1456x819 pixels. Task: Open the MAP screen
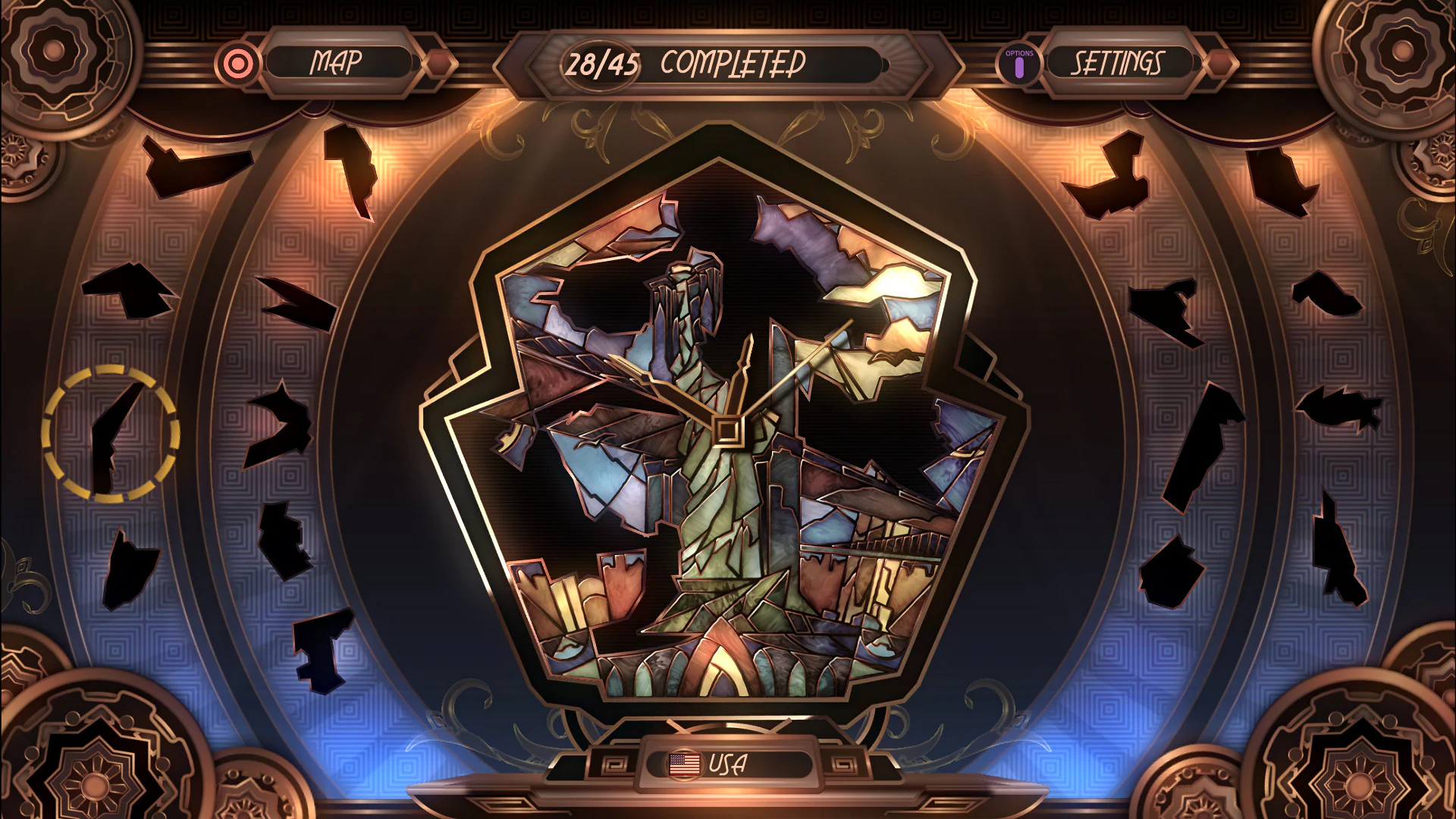[x=336, y=63]
